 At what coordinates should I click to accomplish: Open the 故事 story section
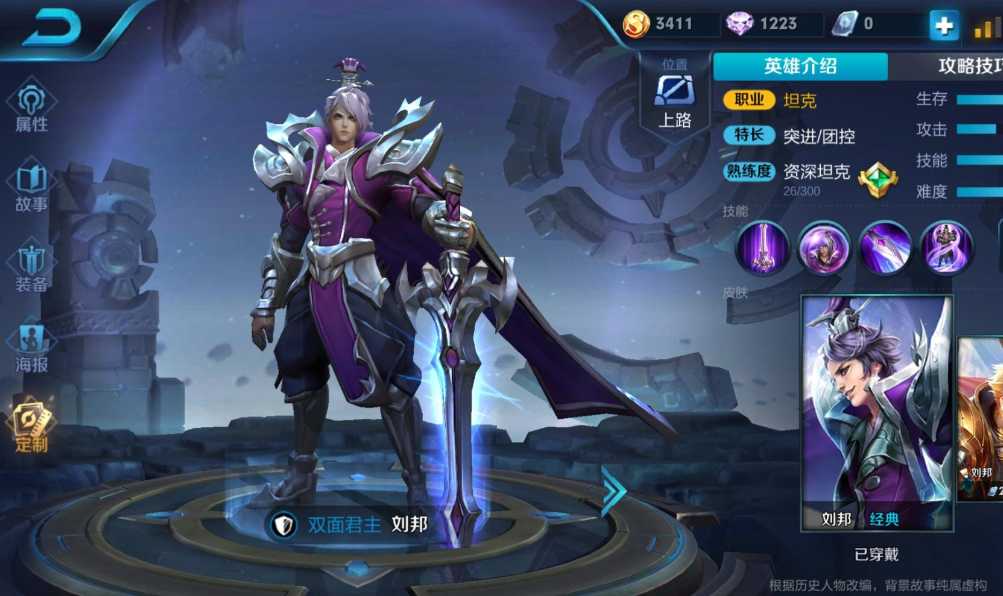[31, 188]
